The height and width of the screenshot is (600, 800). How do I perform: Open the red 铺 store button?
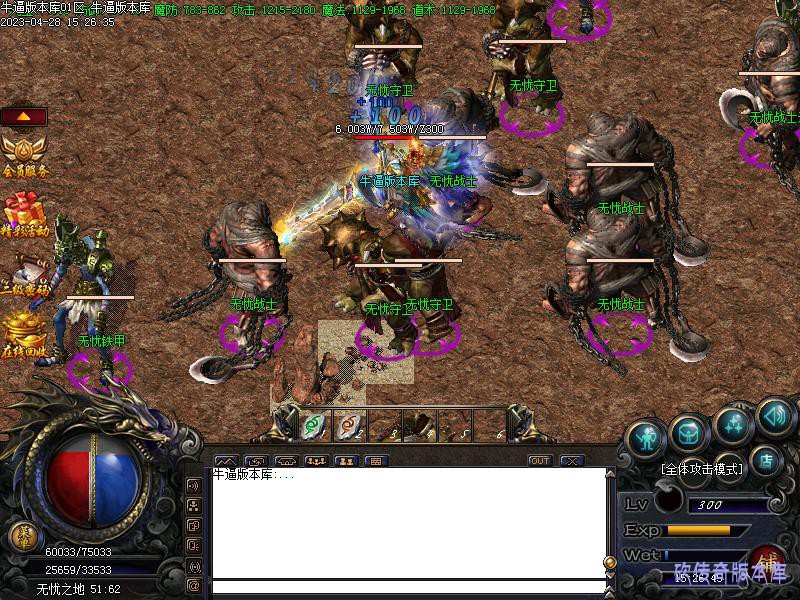[767, 561]
